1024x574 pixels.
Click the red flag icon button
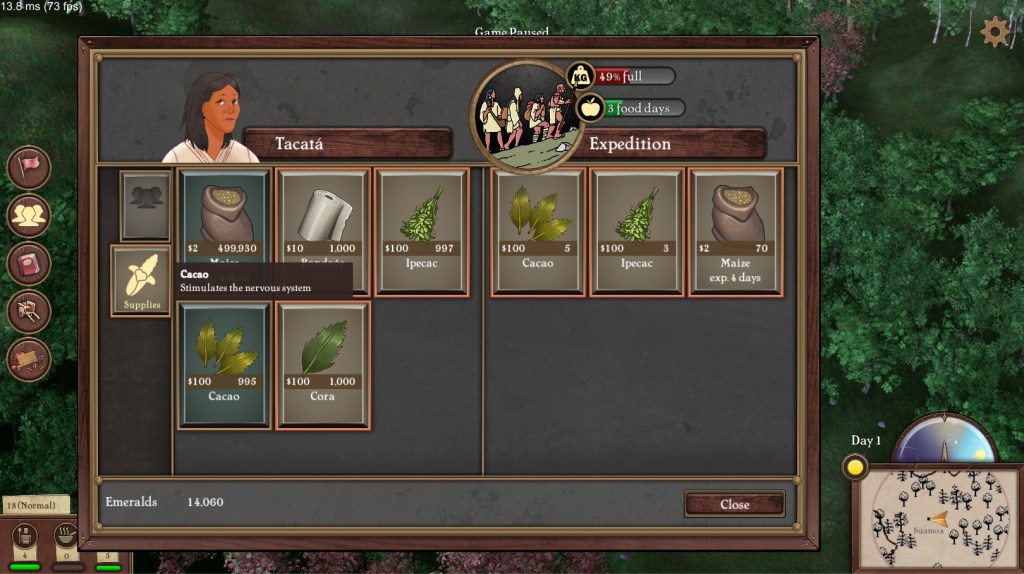click(29, 167)
